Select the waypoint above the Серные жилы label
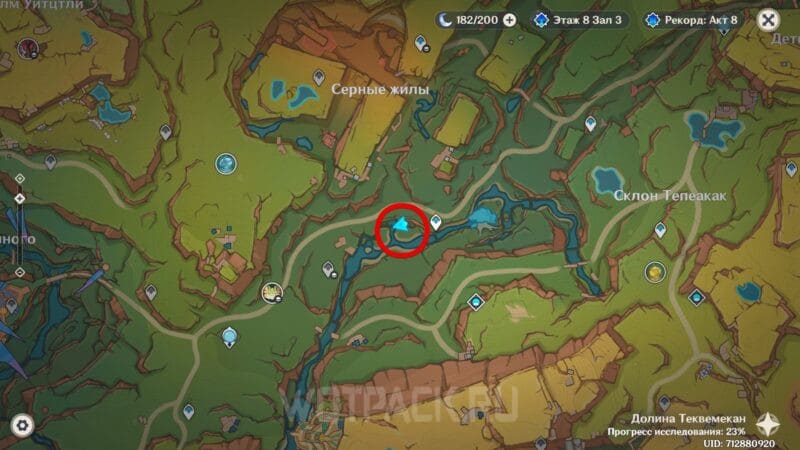800x450 pixels. [319, 76]
